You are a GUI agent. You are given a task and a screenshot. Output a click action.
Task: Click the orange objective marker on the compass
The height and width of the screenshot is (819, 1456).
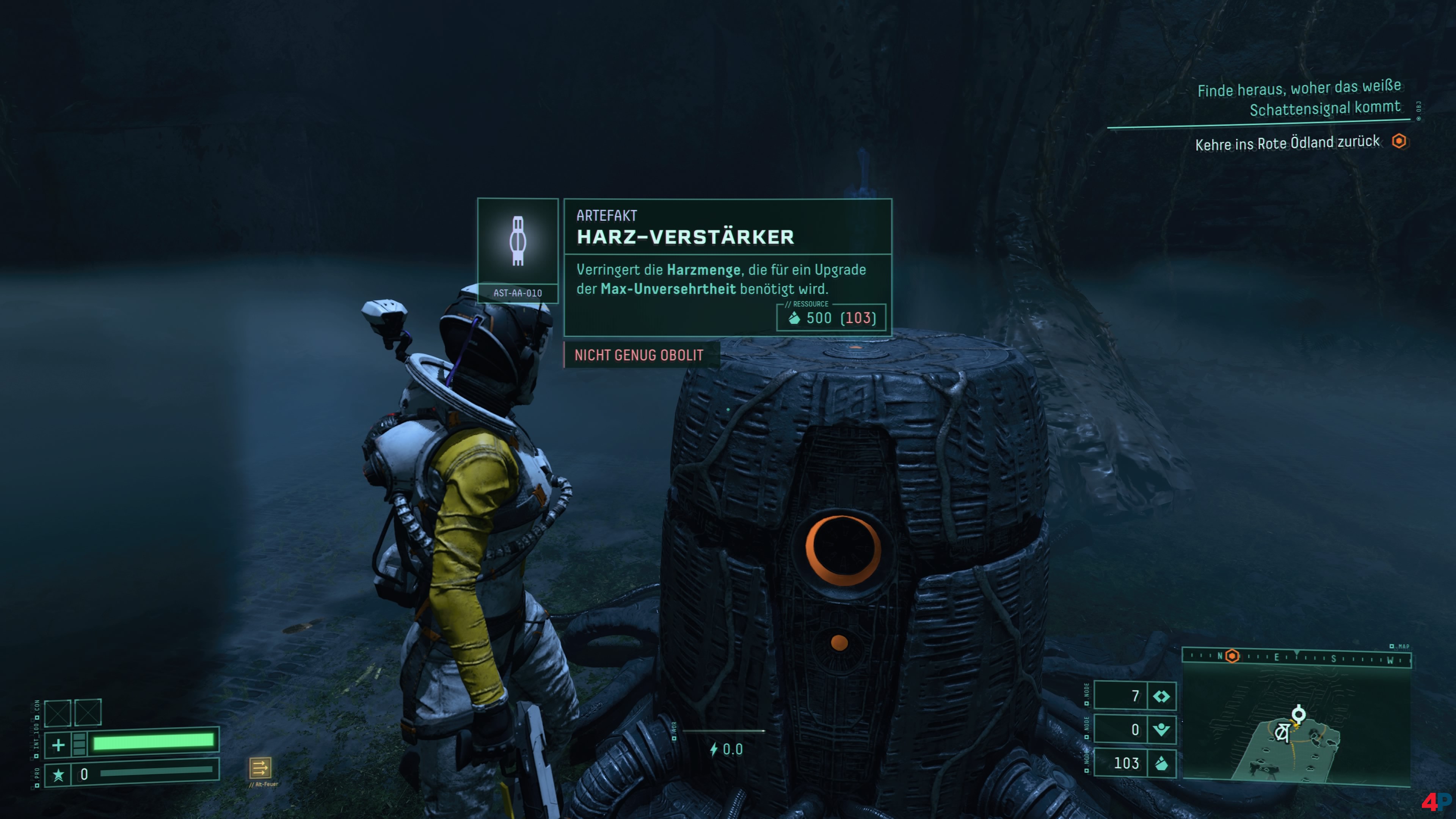[1232, 656]
